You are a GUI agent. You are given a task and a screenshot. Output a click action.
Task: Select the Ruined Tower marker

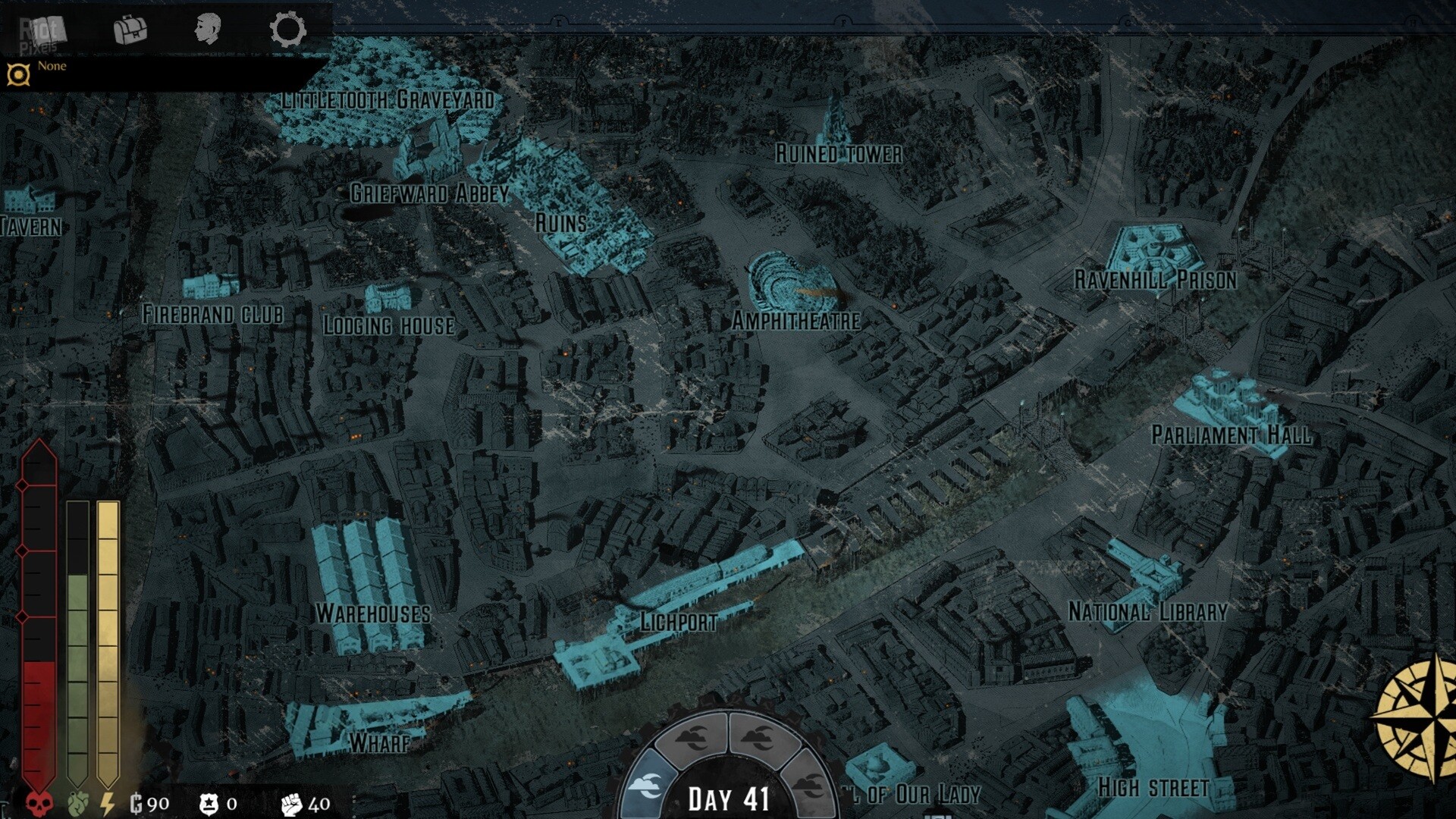(838, 153)
